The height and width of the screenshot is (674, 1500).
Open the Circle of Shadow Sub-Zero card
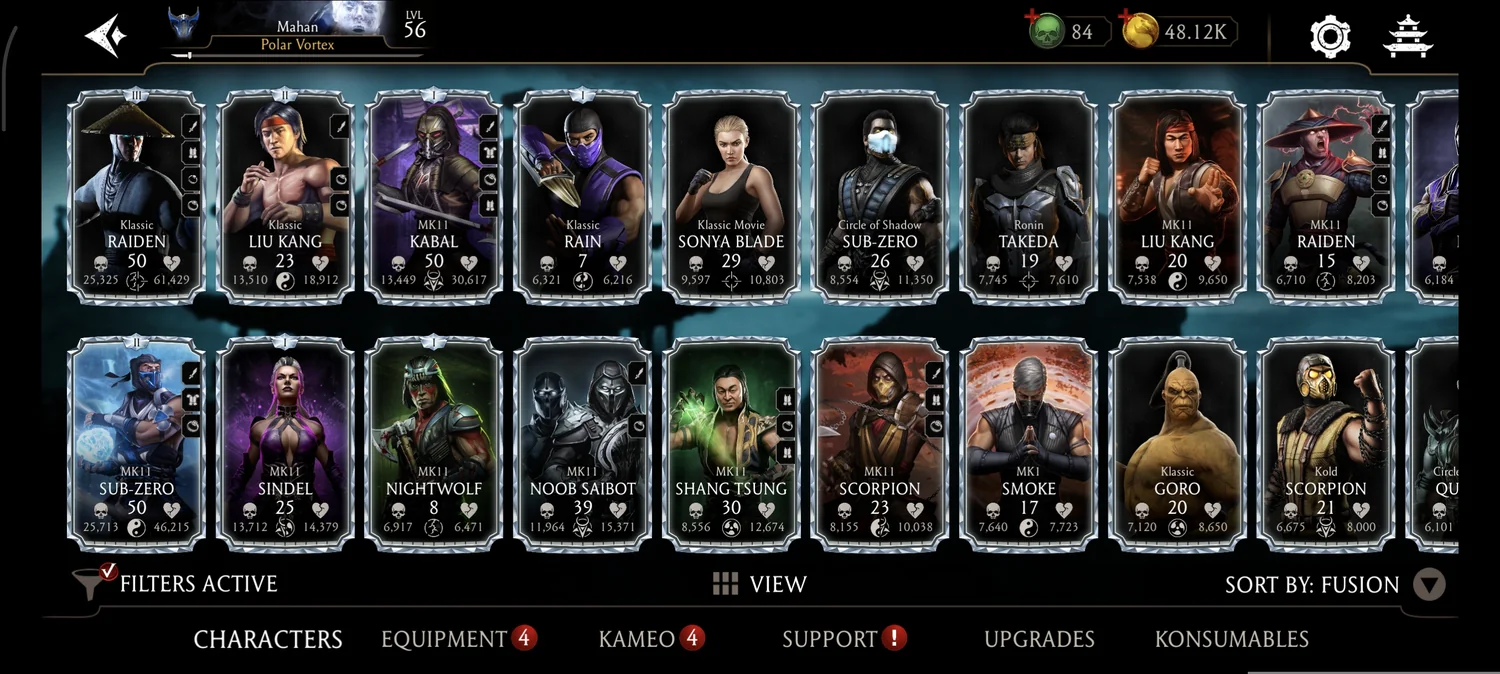point(880,195)
